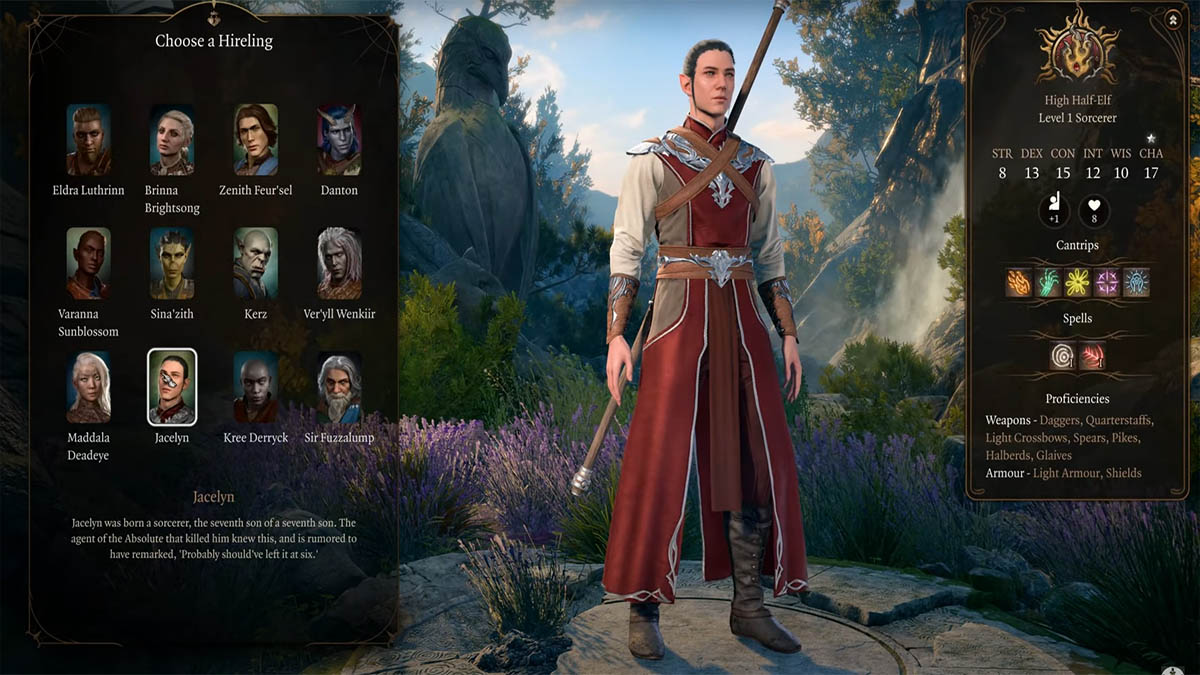Select the gnome Sir Fuzzalump
The height and width of the screenshot is (675, 1200).
(x=339, y=387)
